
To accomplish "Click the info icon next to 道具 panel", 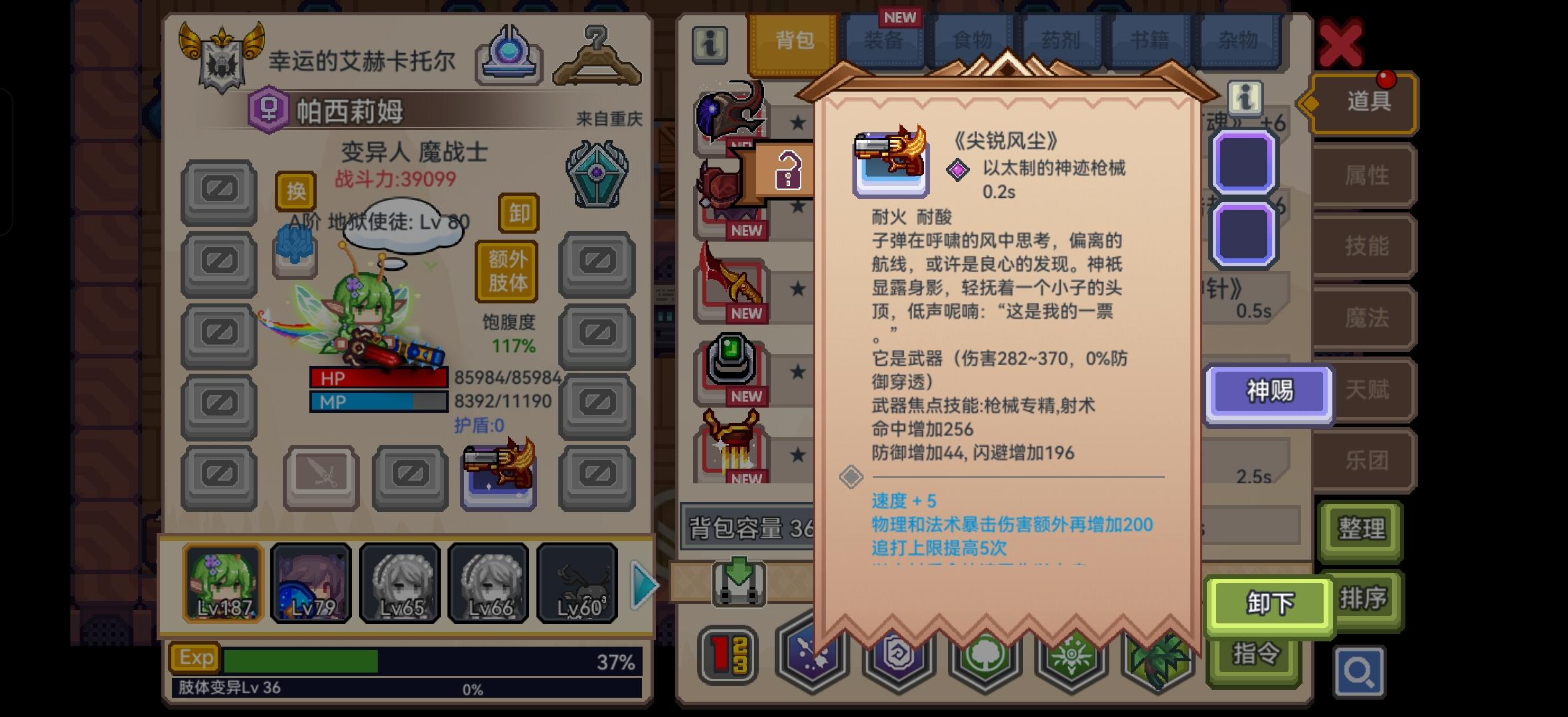I will pos(1243,98).
